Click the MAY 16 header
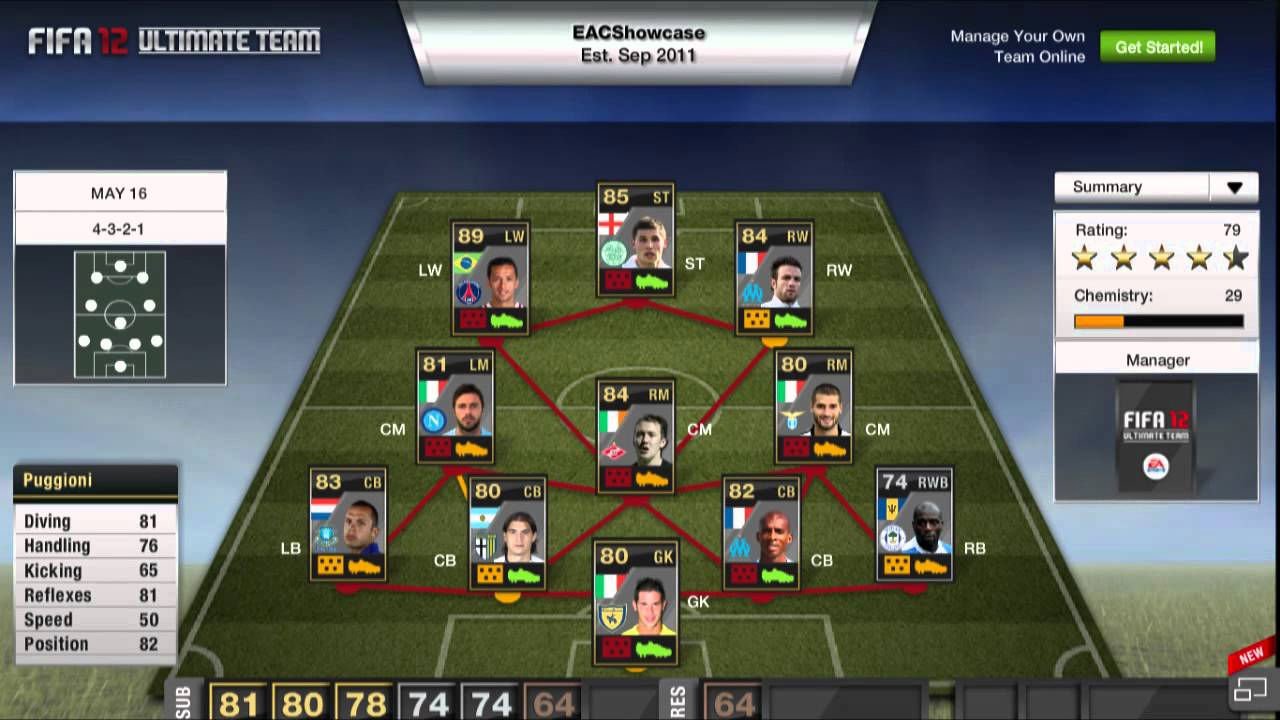 119,192
